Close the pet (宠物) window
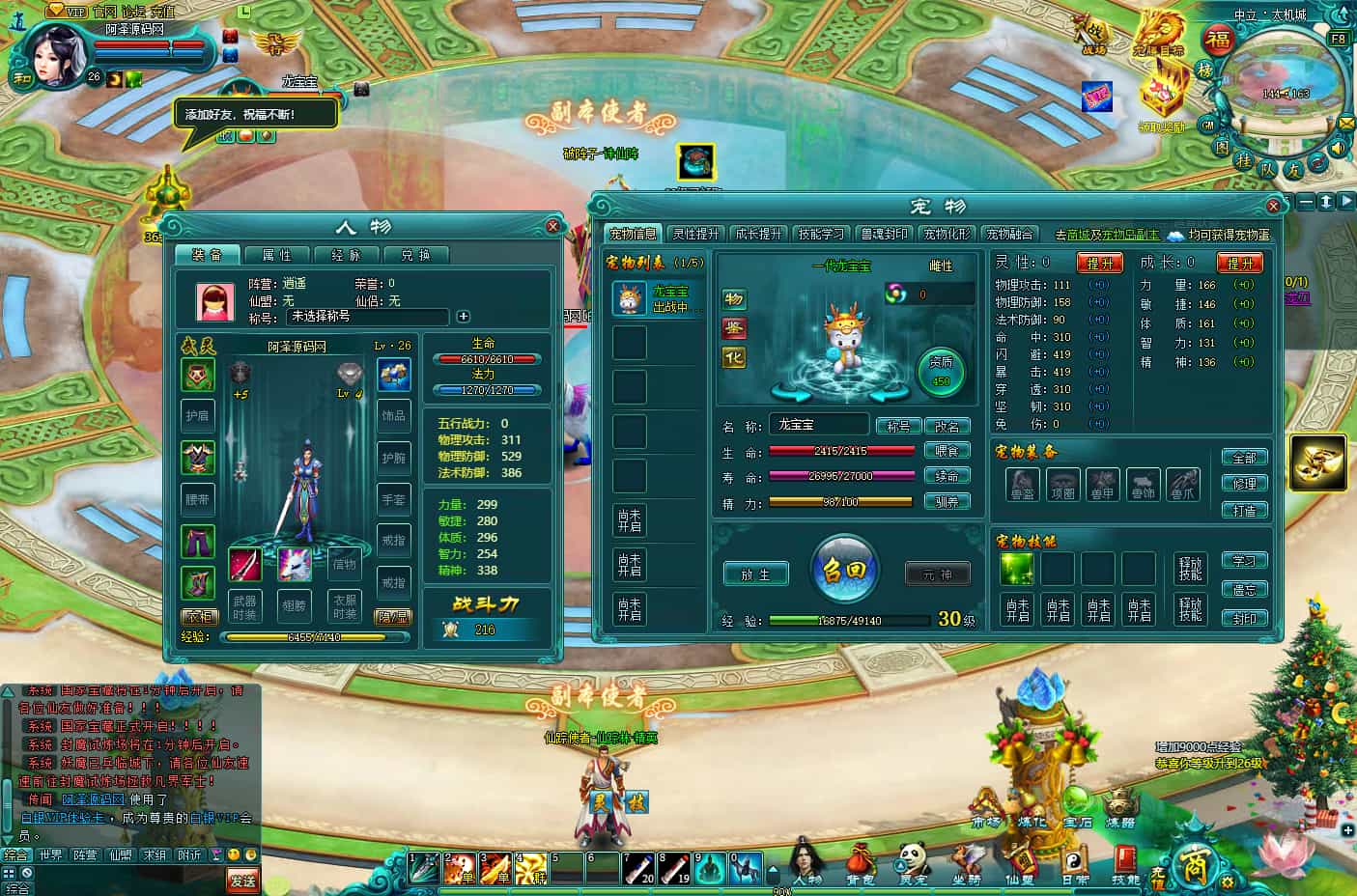Screen dimensions: 1357x896 coord(1273,206)
